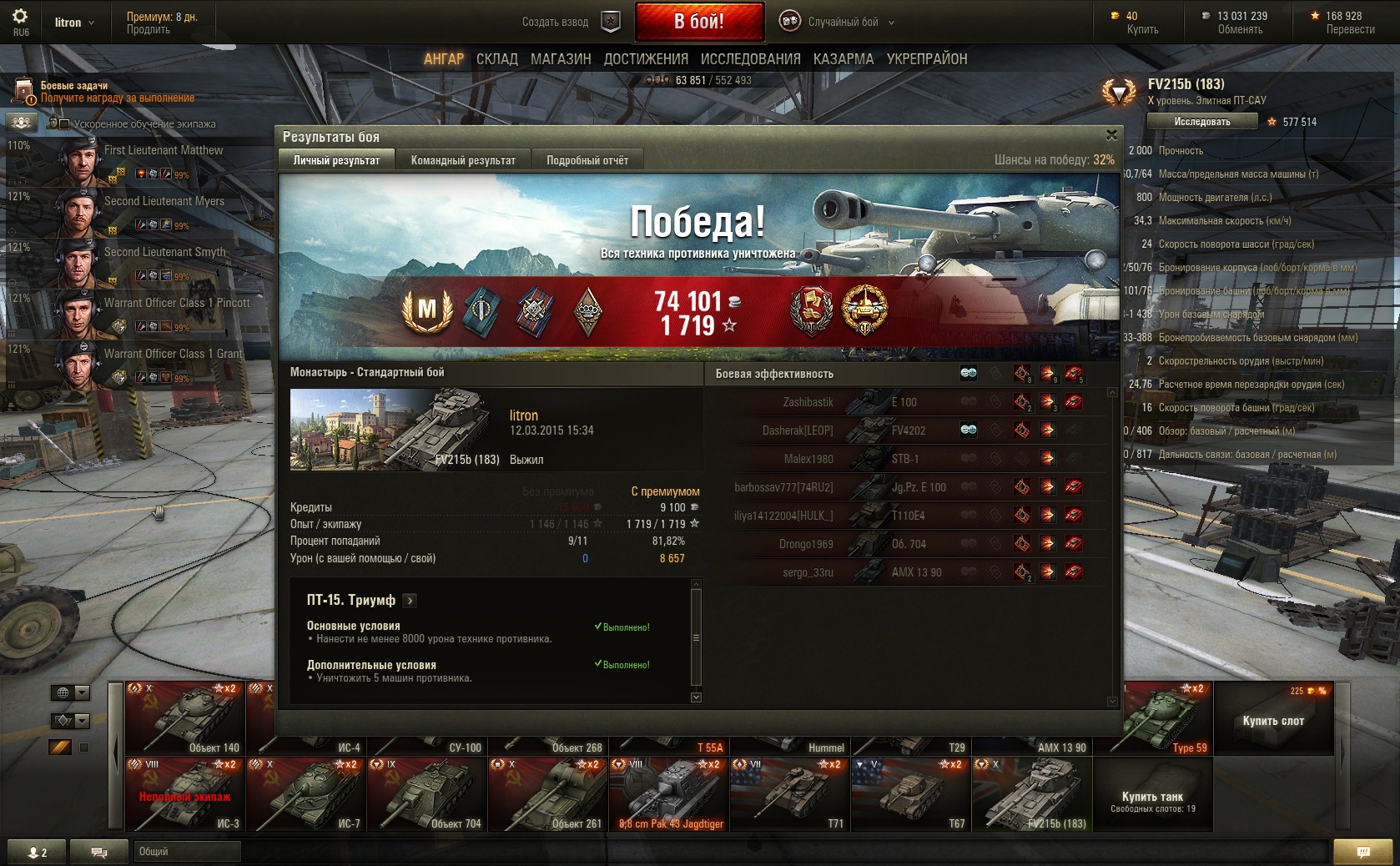Viewport: 1400px width, 866px height.
Task: Open the СКЛАД menu section
Action: click(497, 59)
